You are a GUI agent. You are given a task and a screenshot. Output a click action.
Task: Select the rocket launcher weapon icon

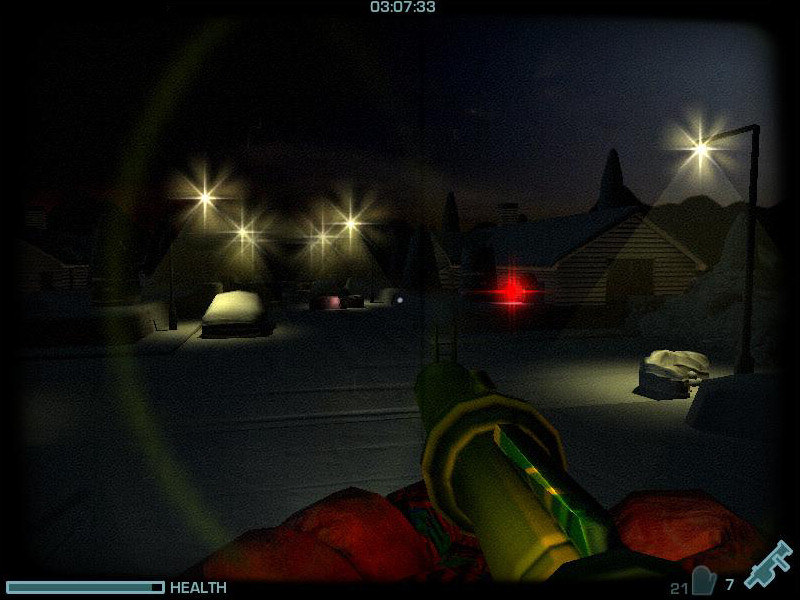point(767,565)
